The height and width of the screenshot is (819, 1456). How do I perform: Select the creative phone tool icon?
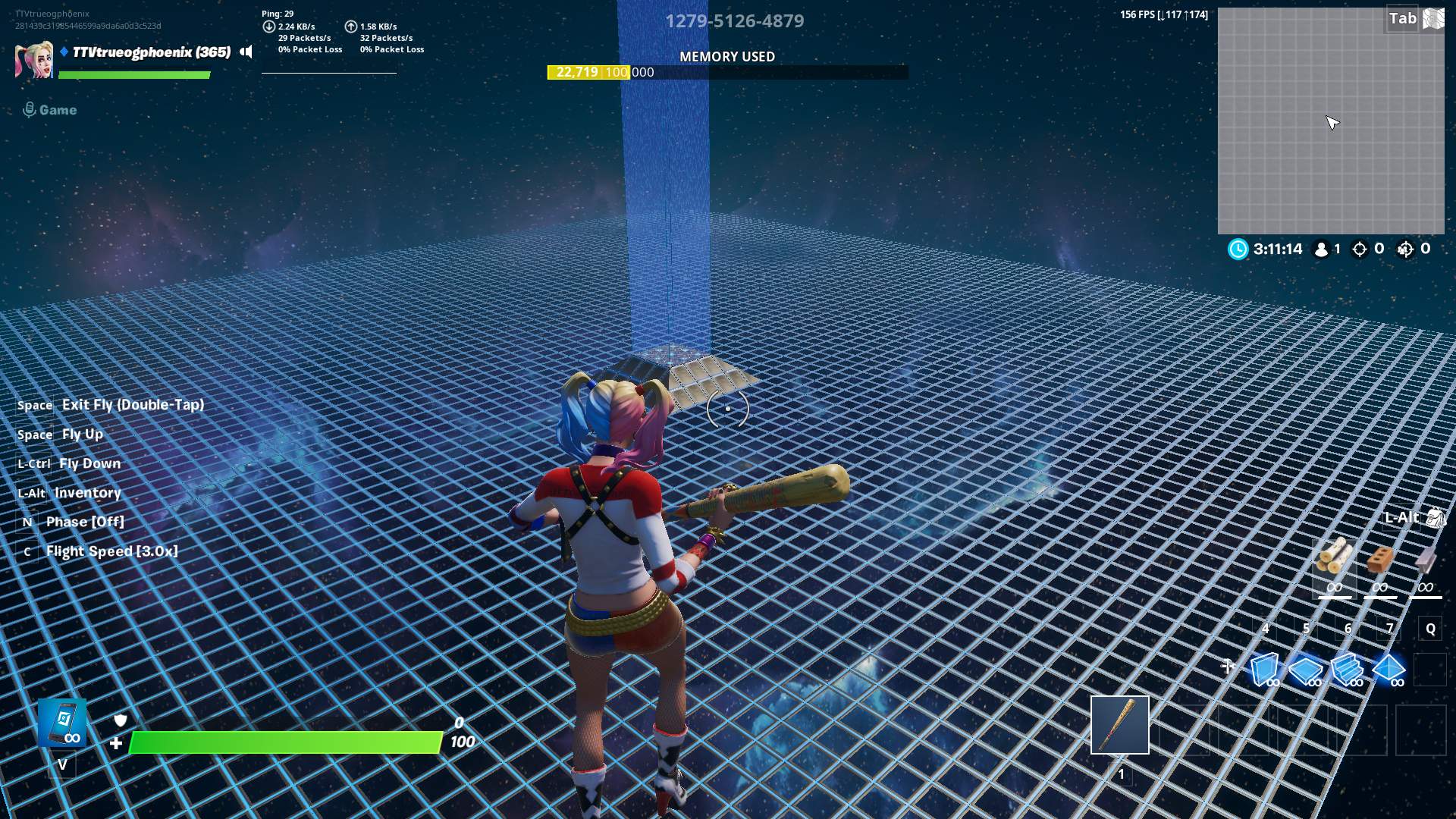[x=62, y=724]
